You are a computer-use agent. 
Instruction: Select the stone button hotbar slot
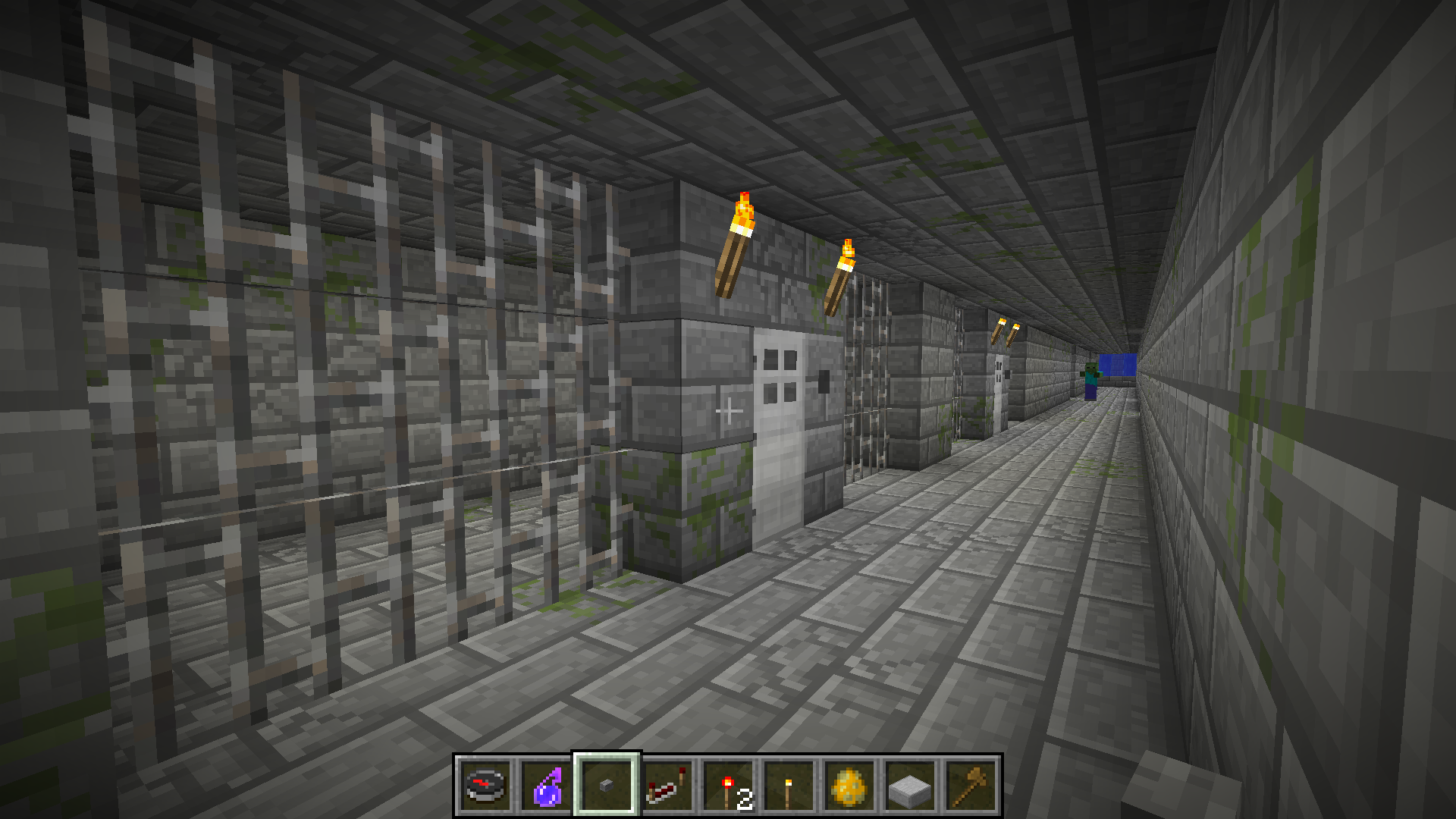pos(607,786)
